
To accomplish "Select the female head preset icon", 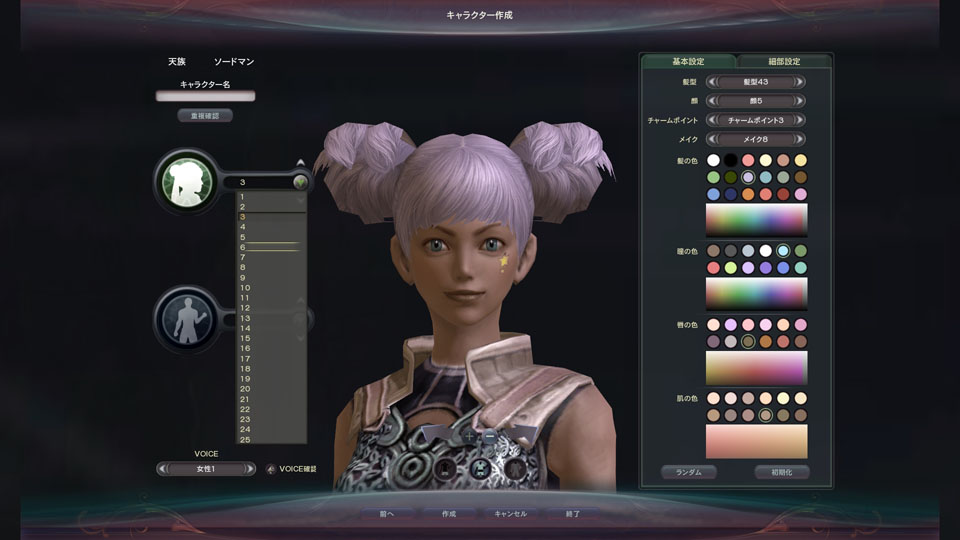I will coord(186,181).
